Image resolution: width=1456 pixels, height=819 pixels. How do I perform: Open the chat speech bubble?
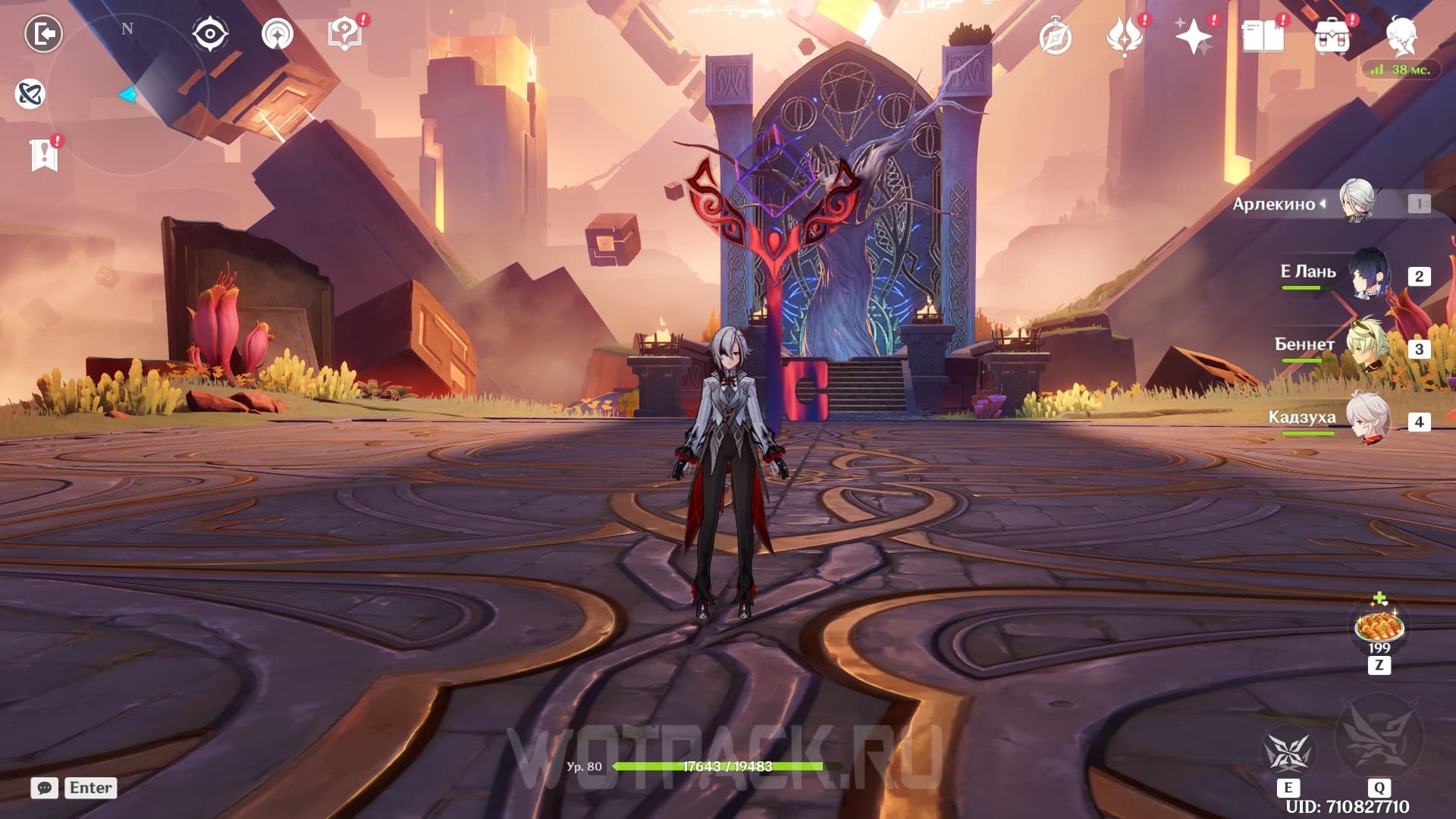tap(45, 788)
